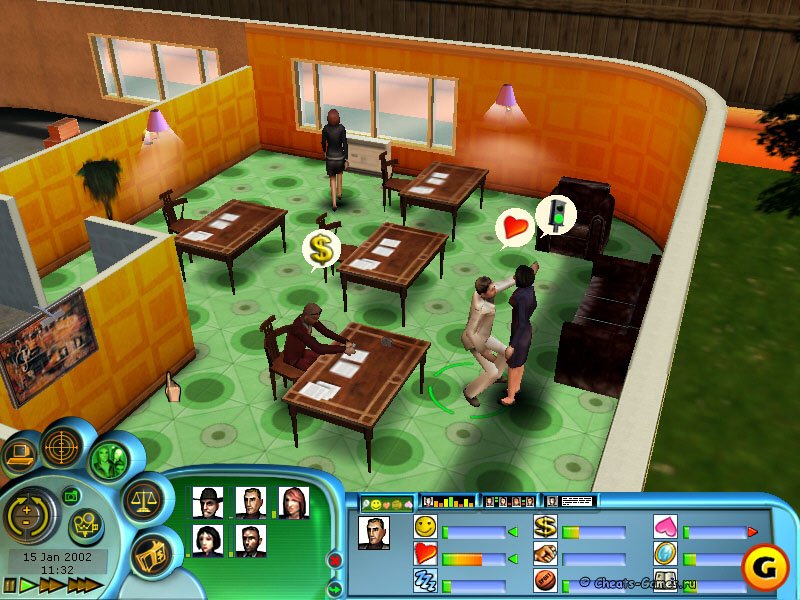Pause the game

pyautogui.click(x=9, y=585)
